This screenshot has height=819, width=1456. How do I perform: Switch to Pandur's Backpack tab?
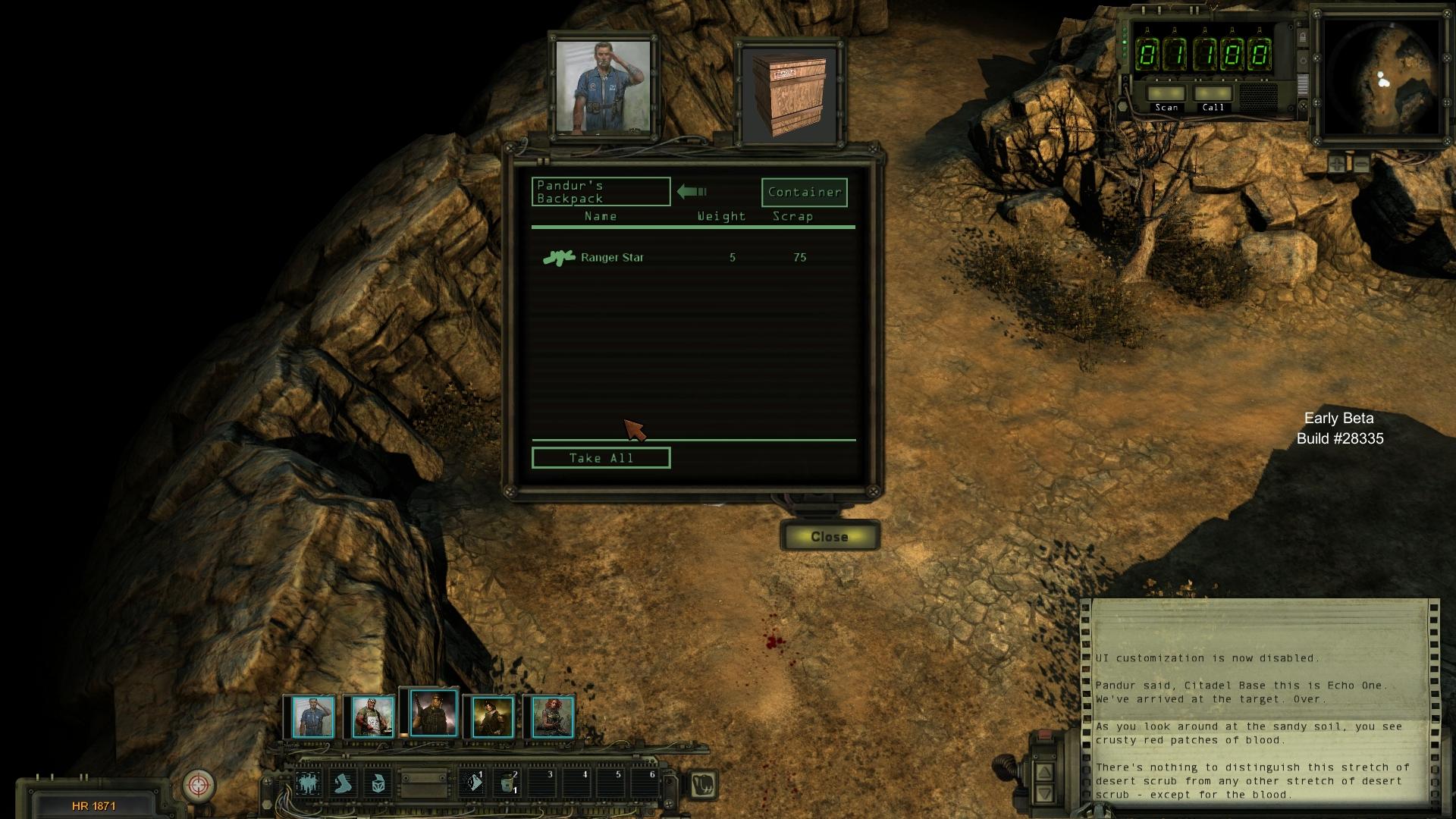(x=601, y=192)
